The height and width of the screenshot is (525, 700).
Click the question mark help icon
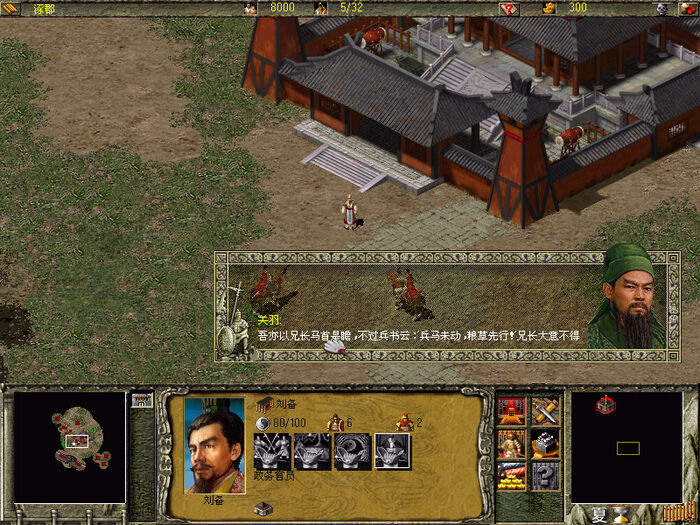(545, 475)
